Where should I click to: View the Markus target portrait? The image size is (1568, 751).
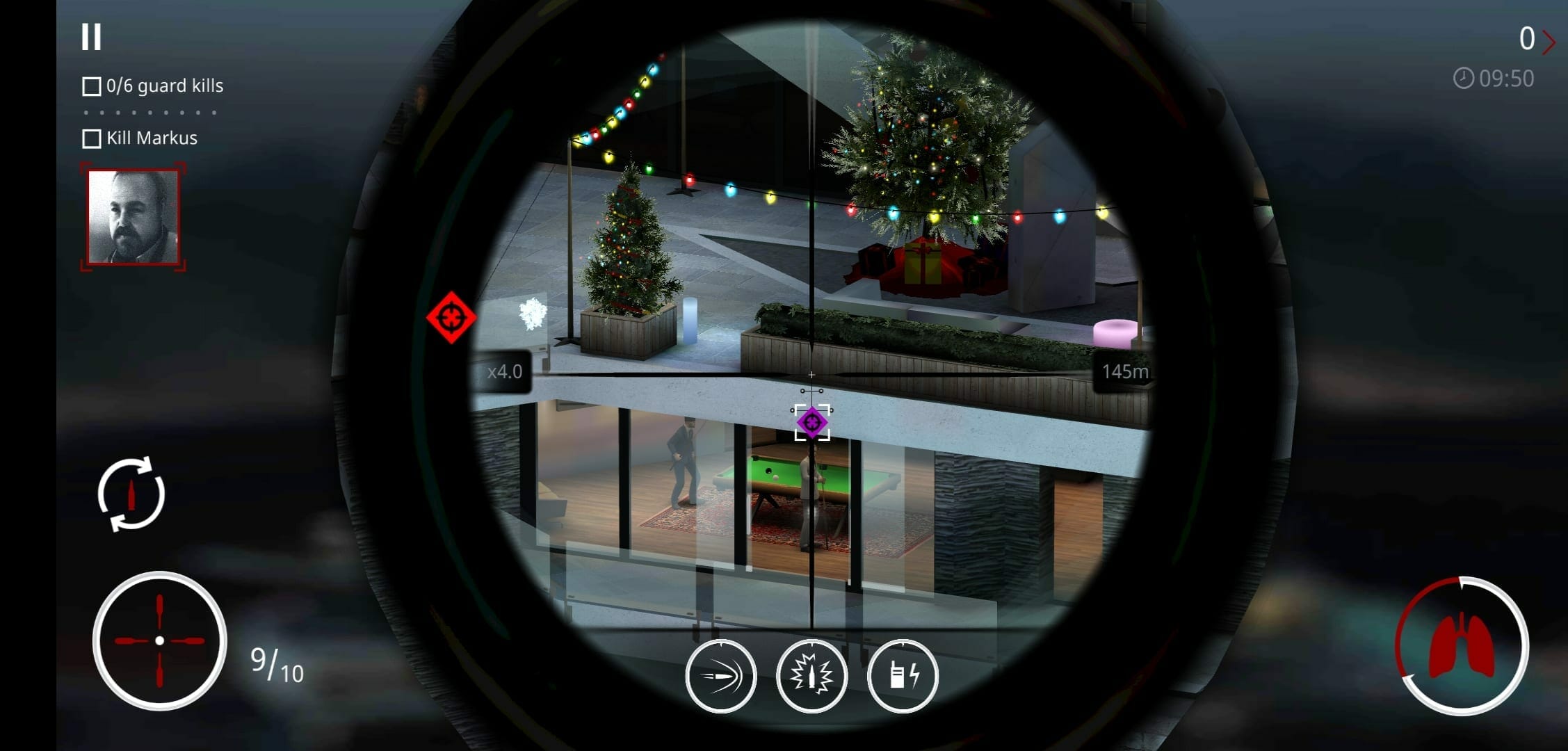tap(134, 217)
